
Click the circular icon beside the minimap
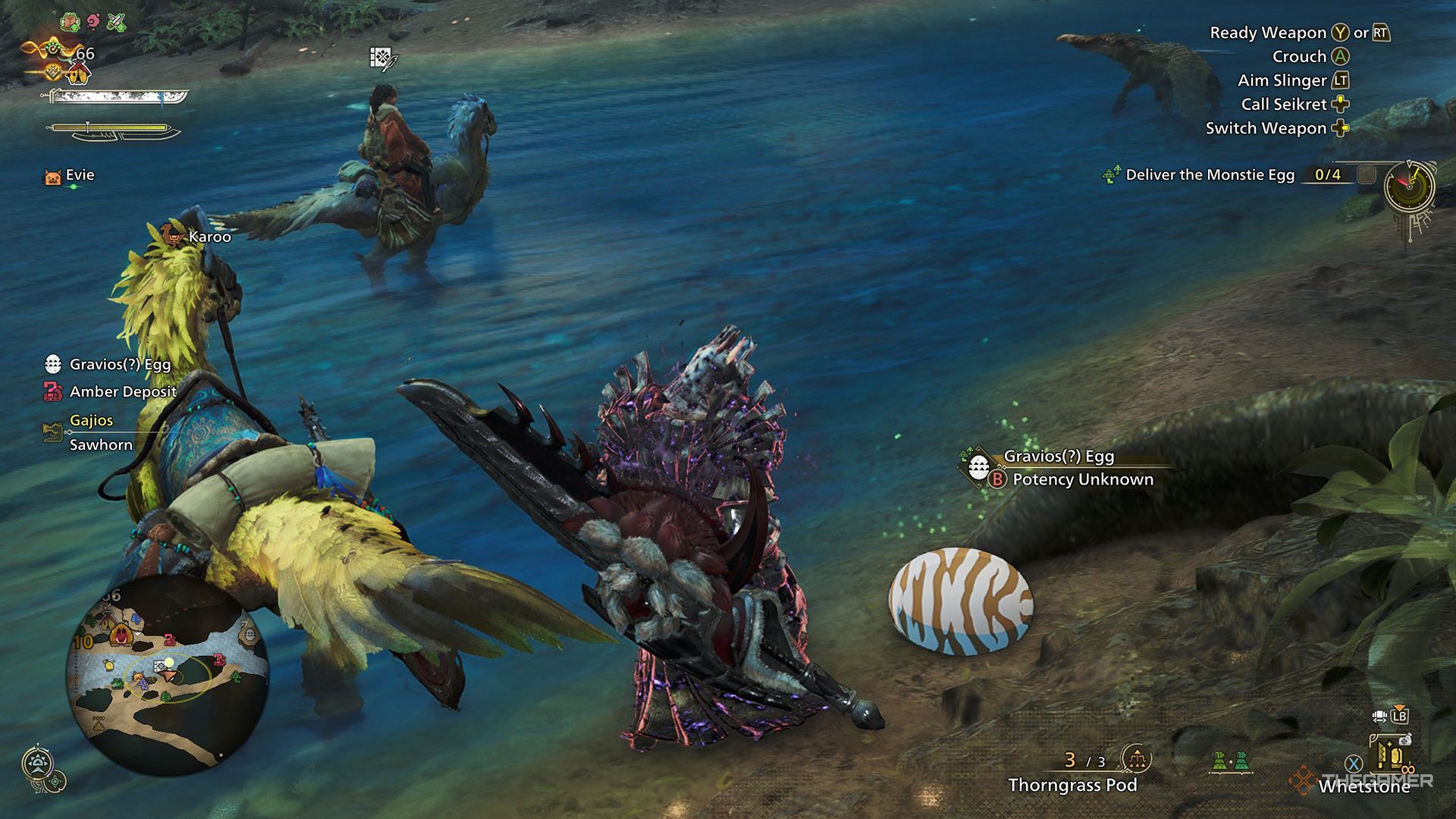[38, 763]
